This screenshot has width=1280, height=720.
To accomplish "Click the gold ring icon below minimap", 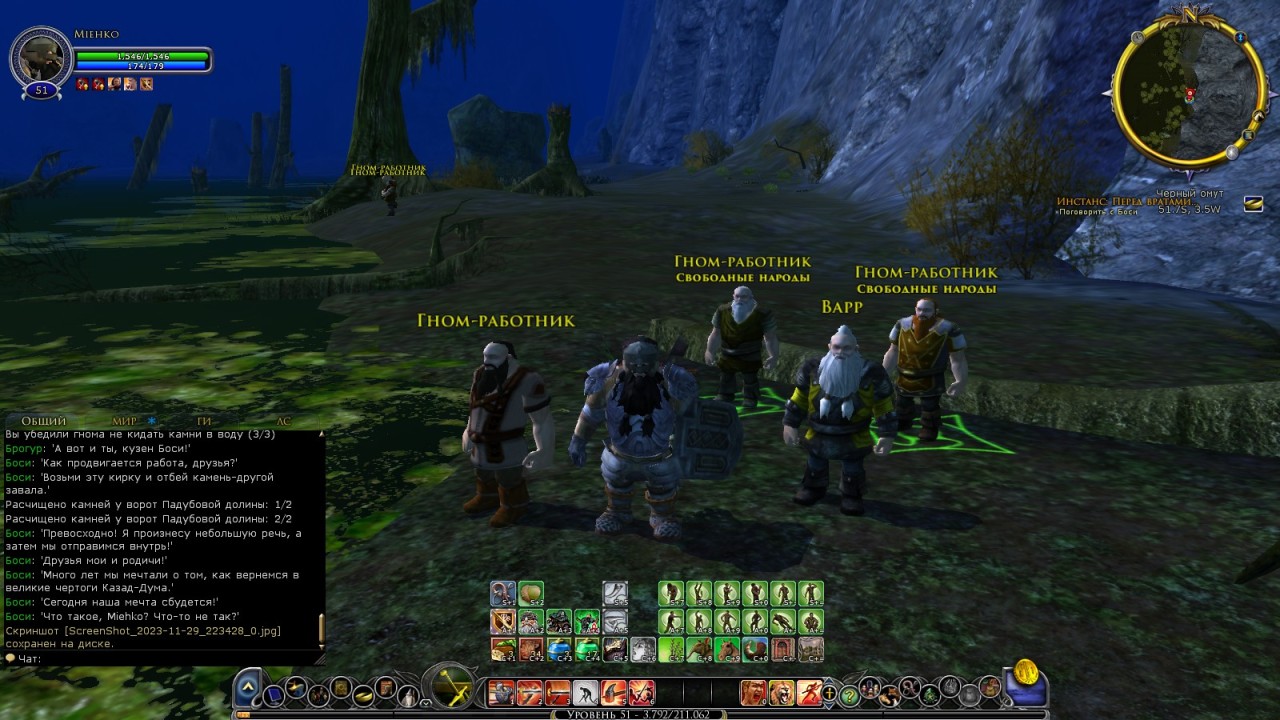I will pos(1253,204).
